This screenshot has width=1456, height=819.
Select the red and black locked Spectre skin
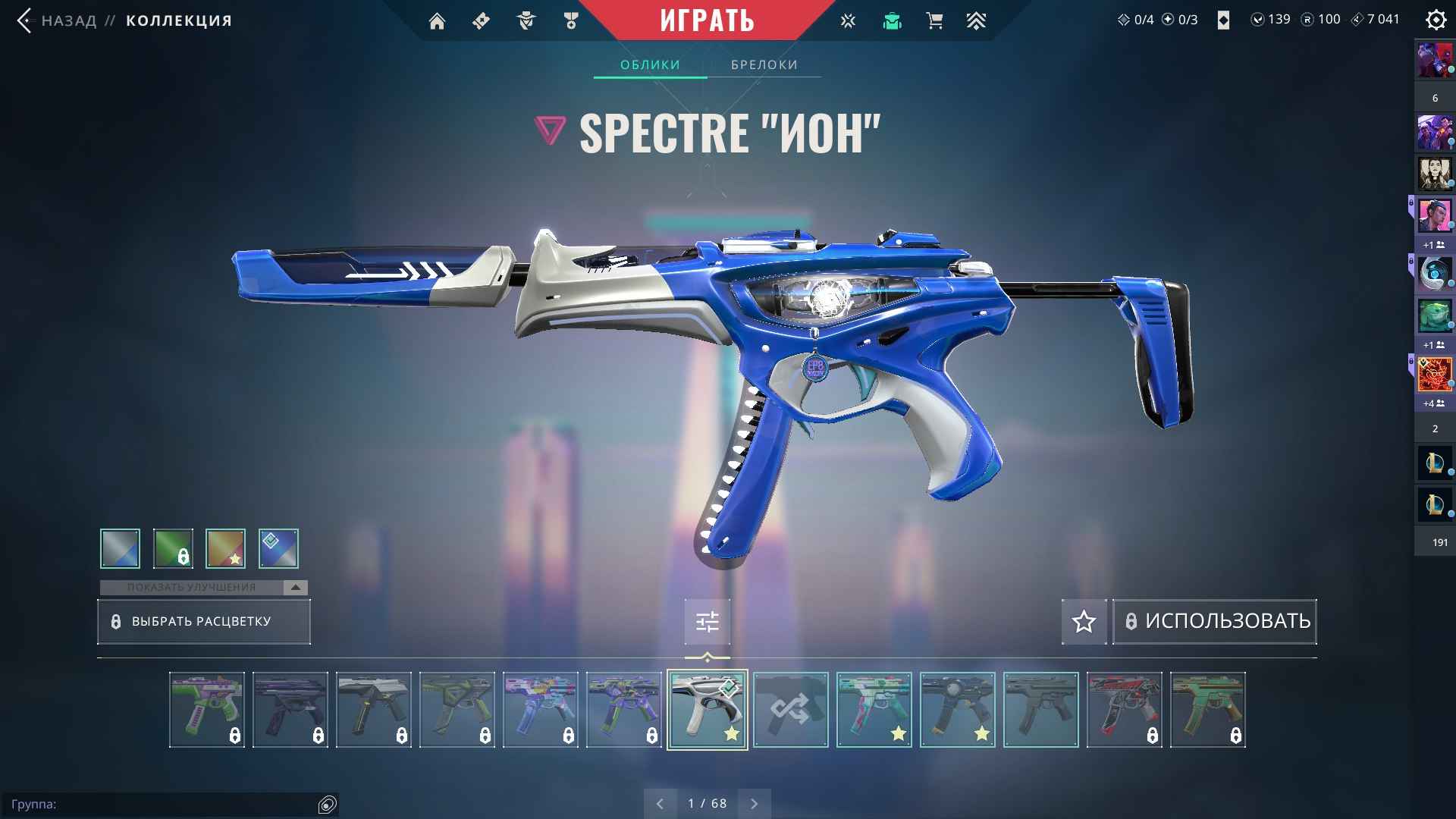pyautogui.click(x=1124, y=710)
